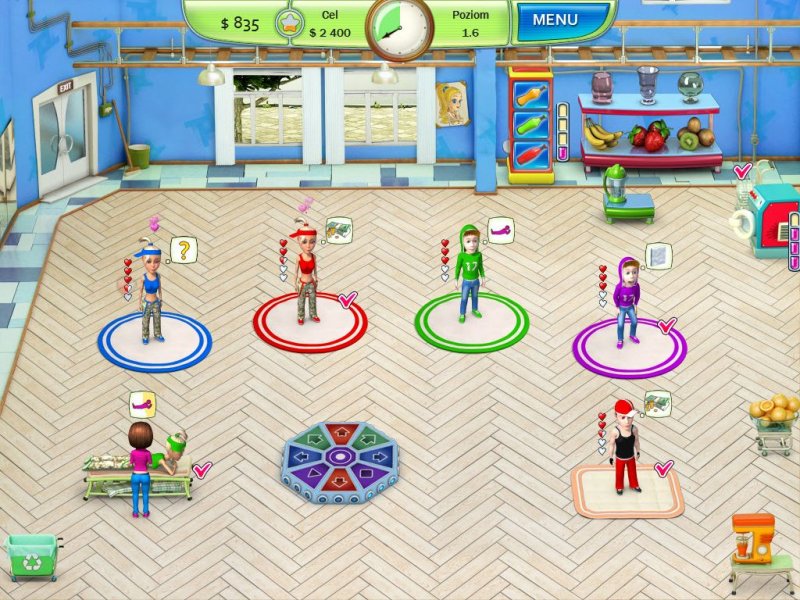This screenshot has width=800, height=600.
Task: Select the request bubble above the purple-hooded customer
Action: point(659,256)
